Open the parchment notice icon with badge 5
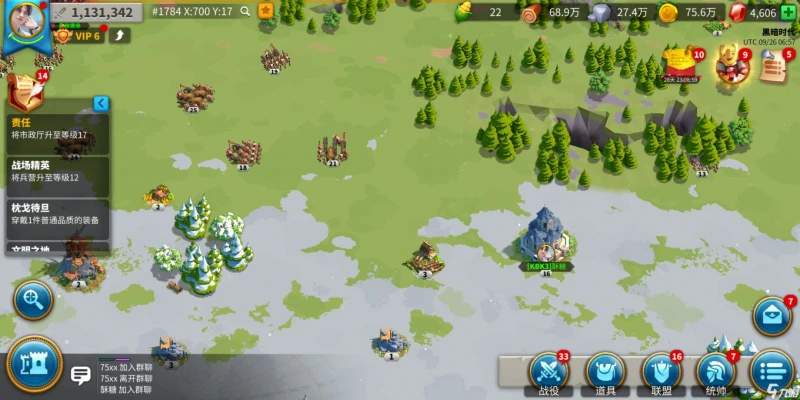This screenshot has height=400, width=800. tap(773, 65)
